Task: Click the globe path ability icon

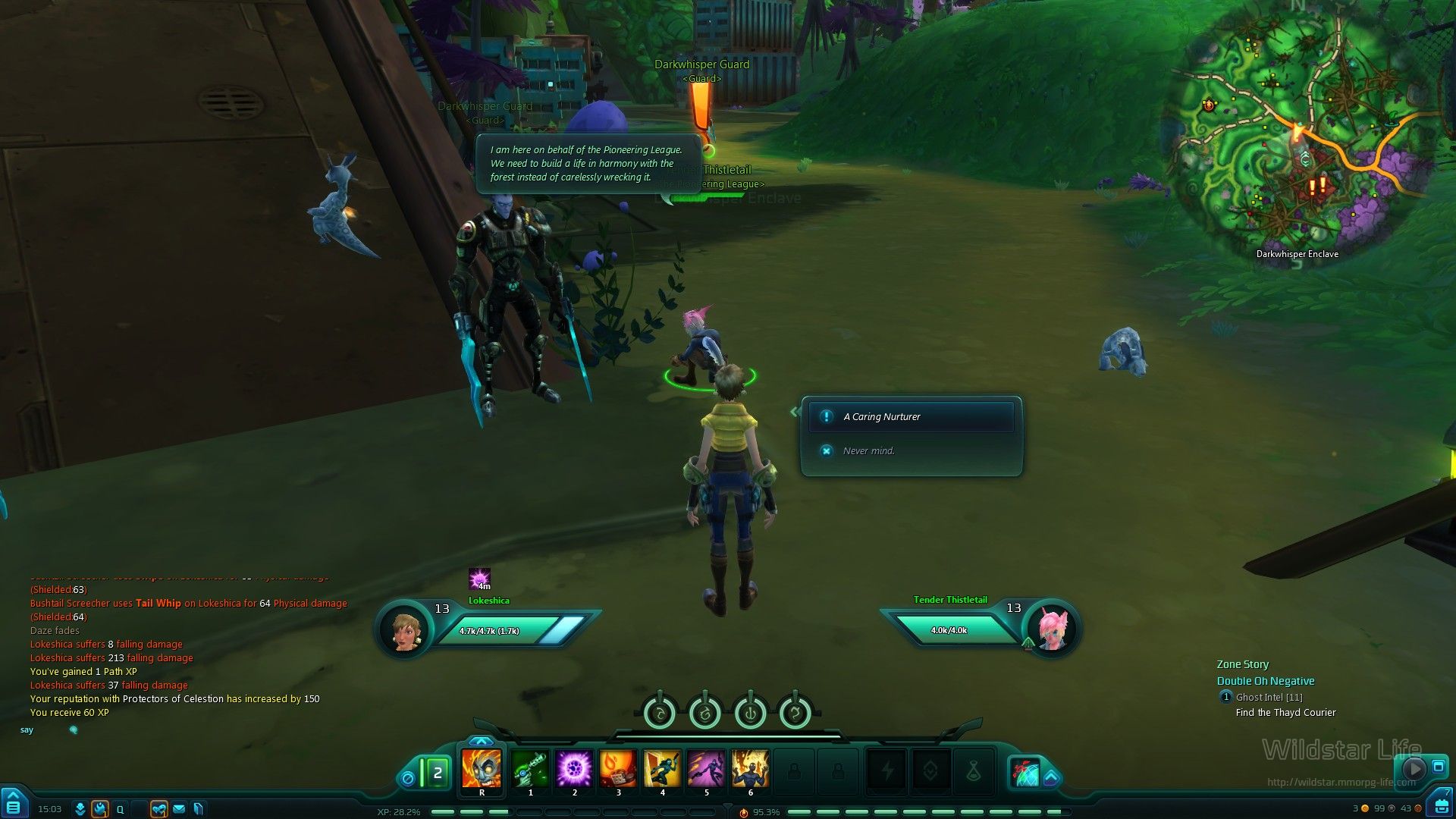Action: coord(1025,773)
